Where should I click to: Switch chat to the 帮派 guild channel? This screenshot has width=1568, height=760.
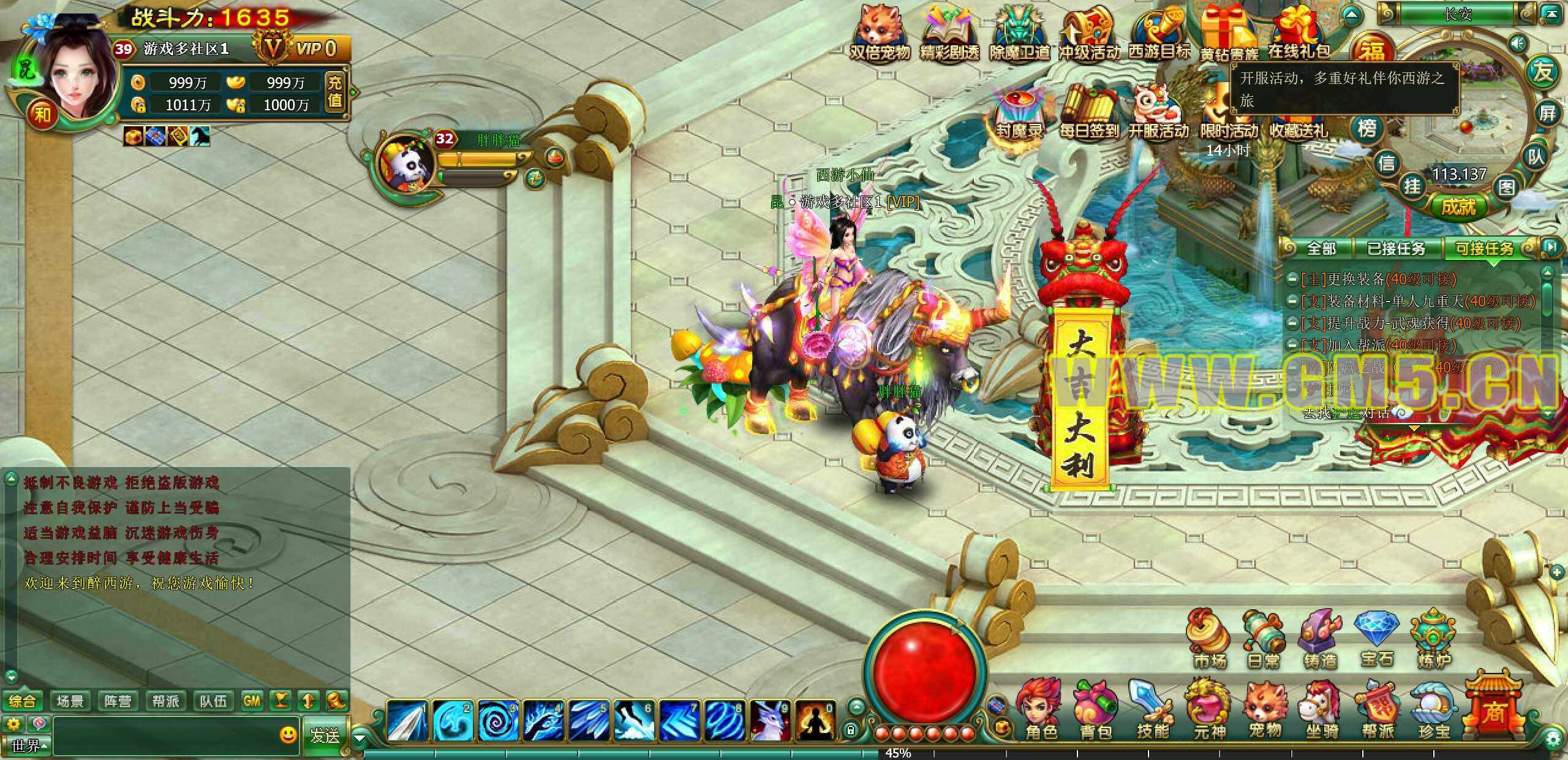tap(165, 701)
